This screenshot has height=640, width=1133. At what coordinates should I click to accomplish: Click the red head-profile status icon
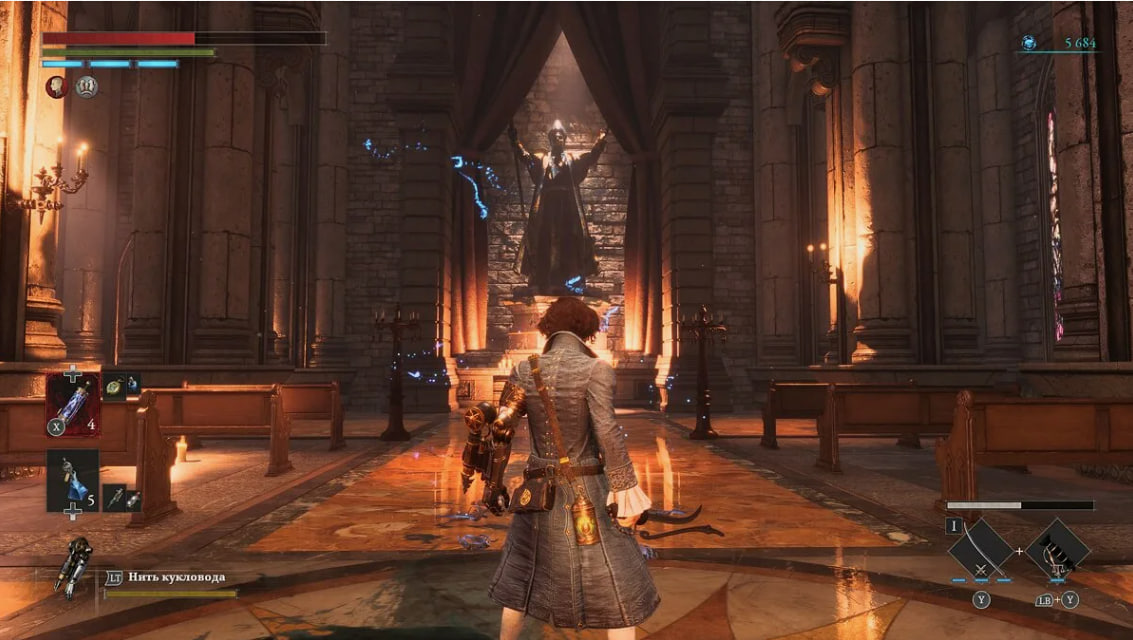tap(57, 87)
